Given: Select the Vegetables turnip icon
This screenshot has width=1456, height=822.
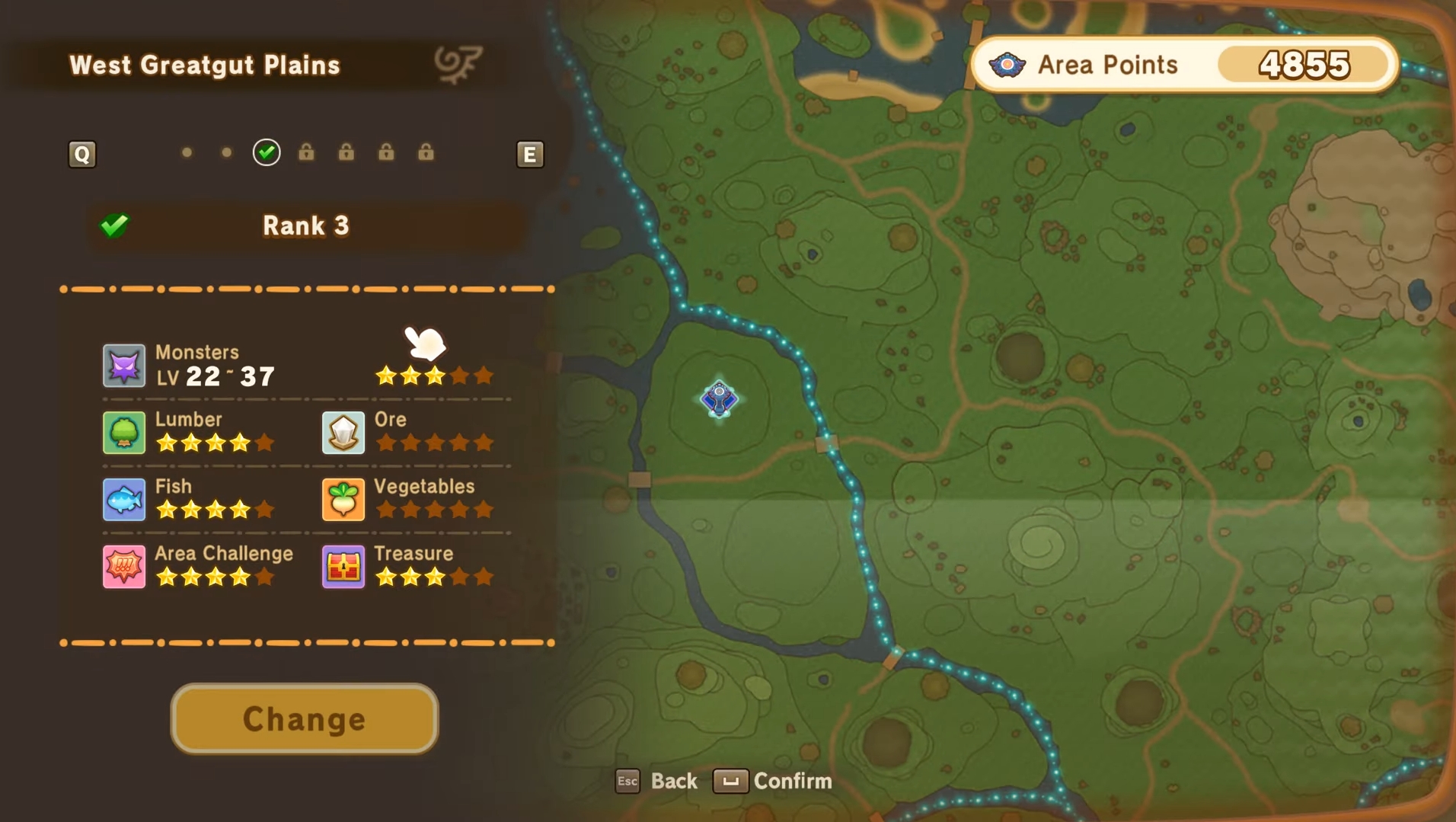Looking at the screenshot, I should pyautogui.click(x=343, y=499).
